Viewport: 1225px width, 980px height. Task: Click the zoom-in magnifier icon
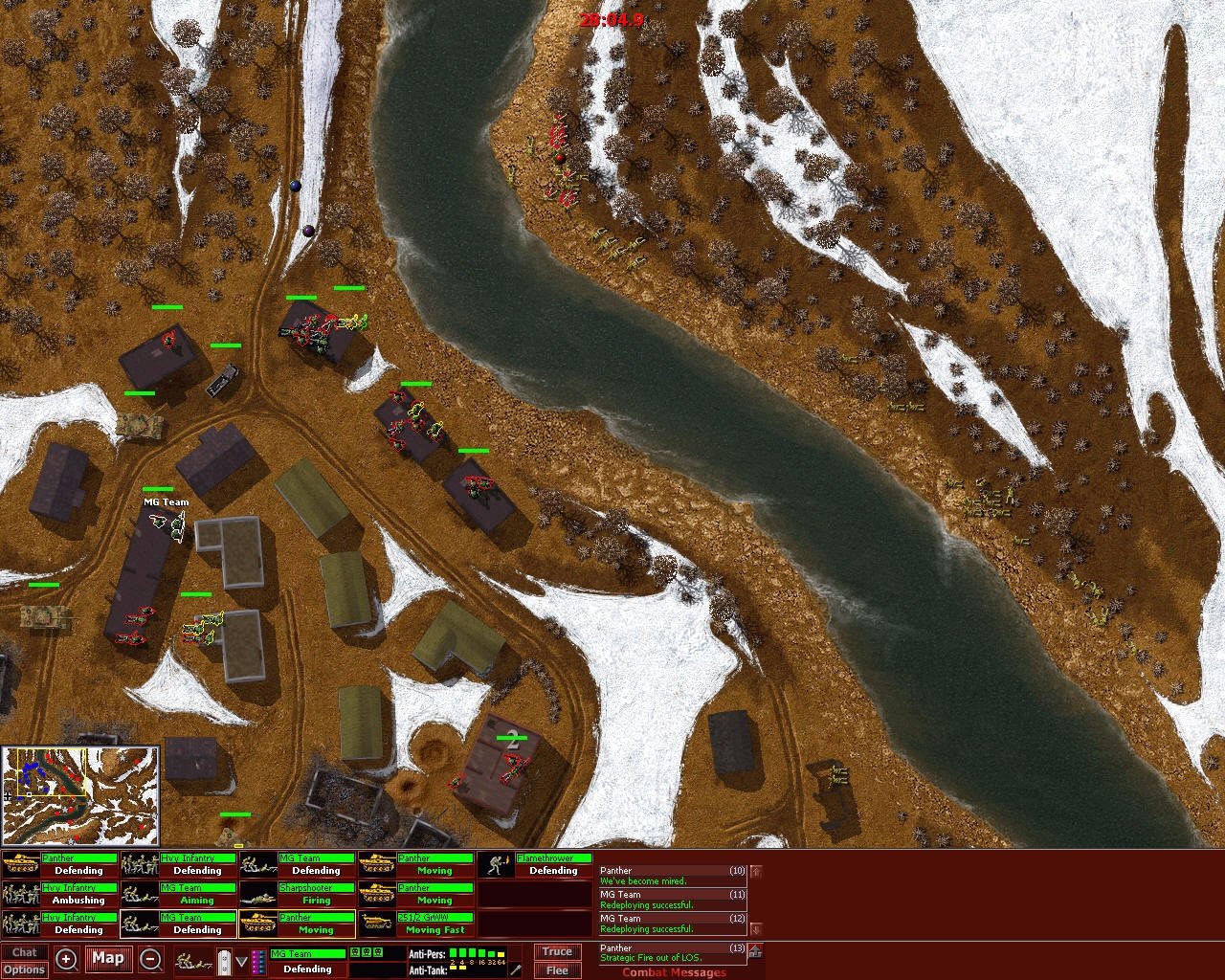tap(64, 959)
